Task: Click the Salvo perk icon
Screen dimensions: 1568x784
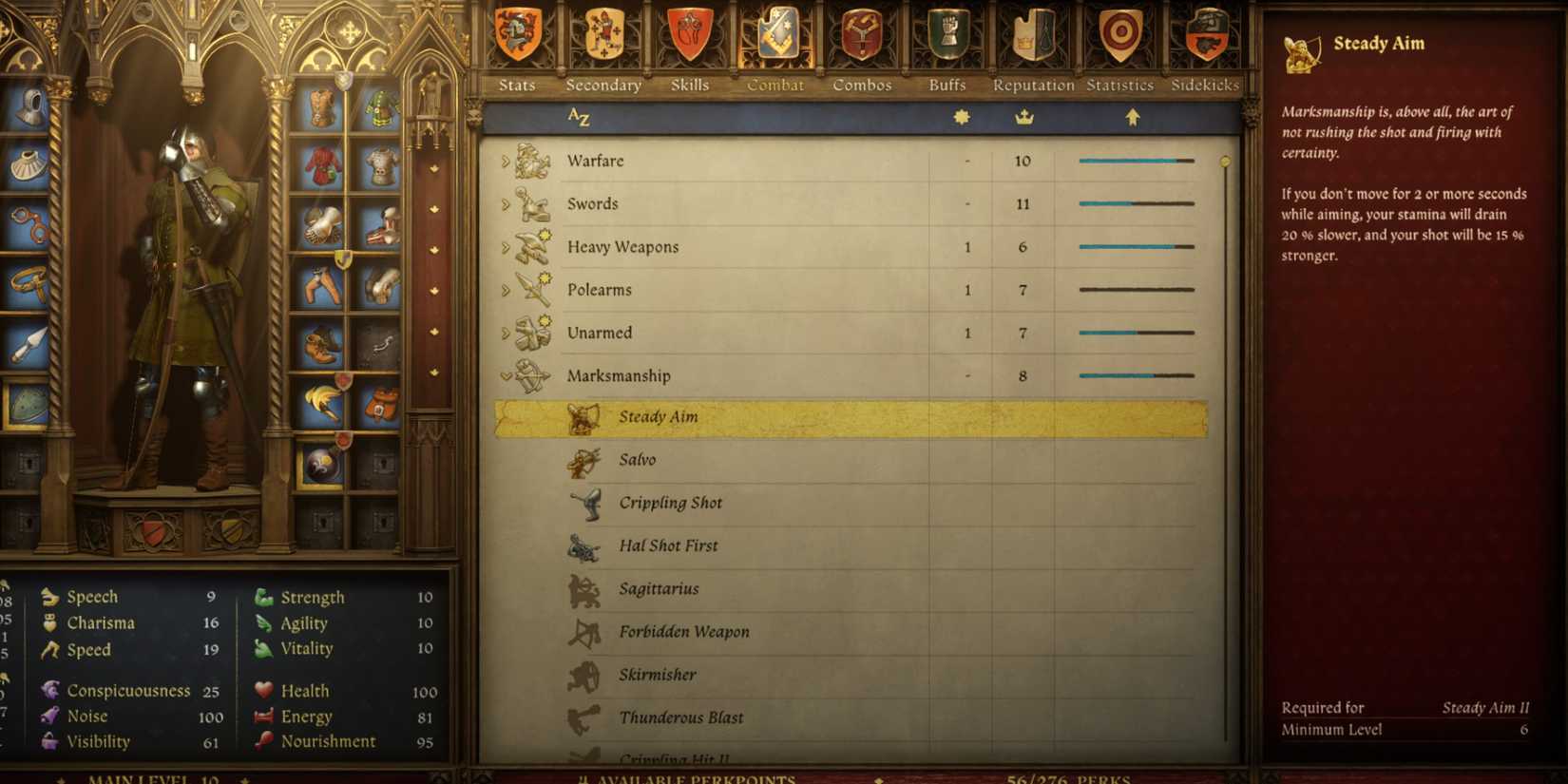Action: pyautogui.click(x=584, y=460)
